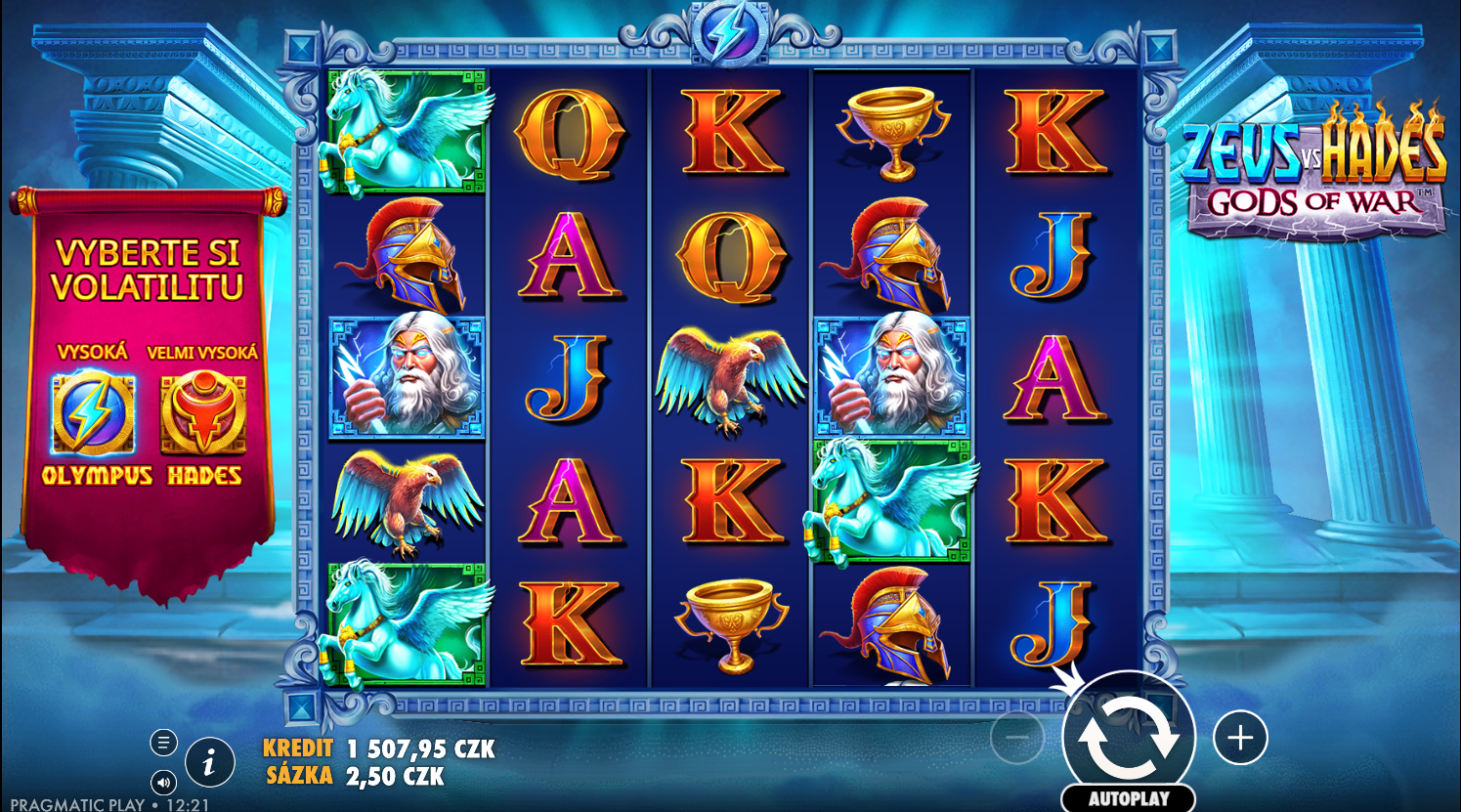Choose Olympus high volatility mode
The height and width of the screenshot is (812, 1461).
coord(94,415)
